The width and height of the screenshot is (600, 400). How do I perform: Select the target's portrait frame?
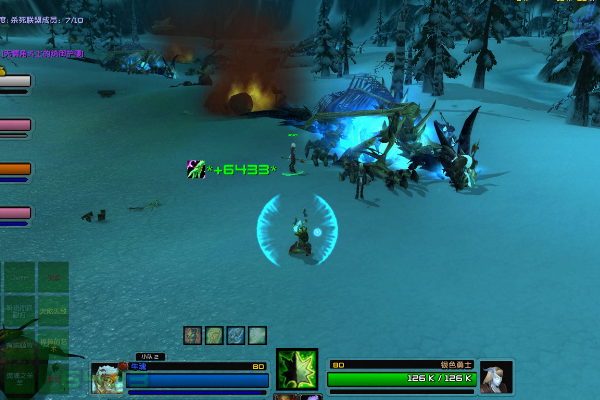[496, 377]
